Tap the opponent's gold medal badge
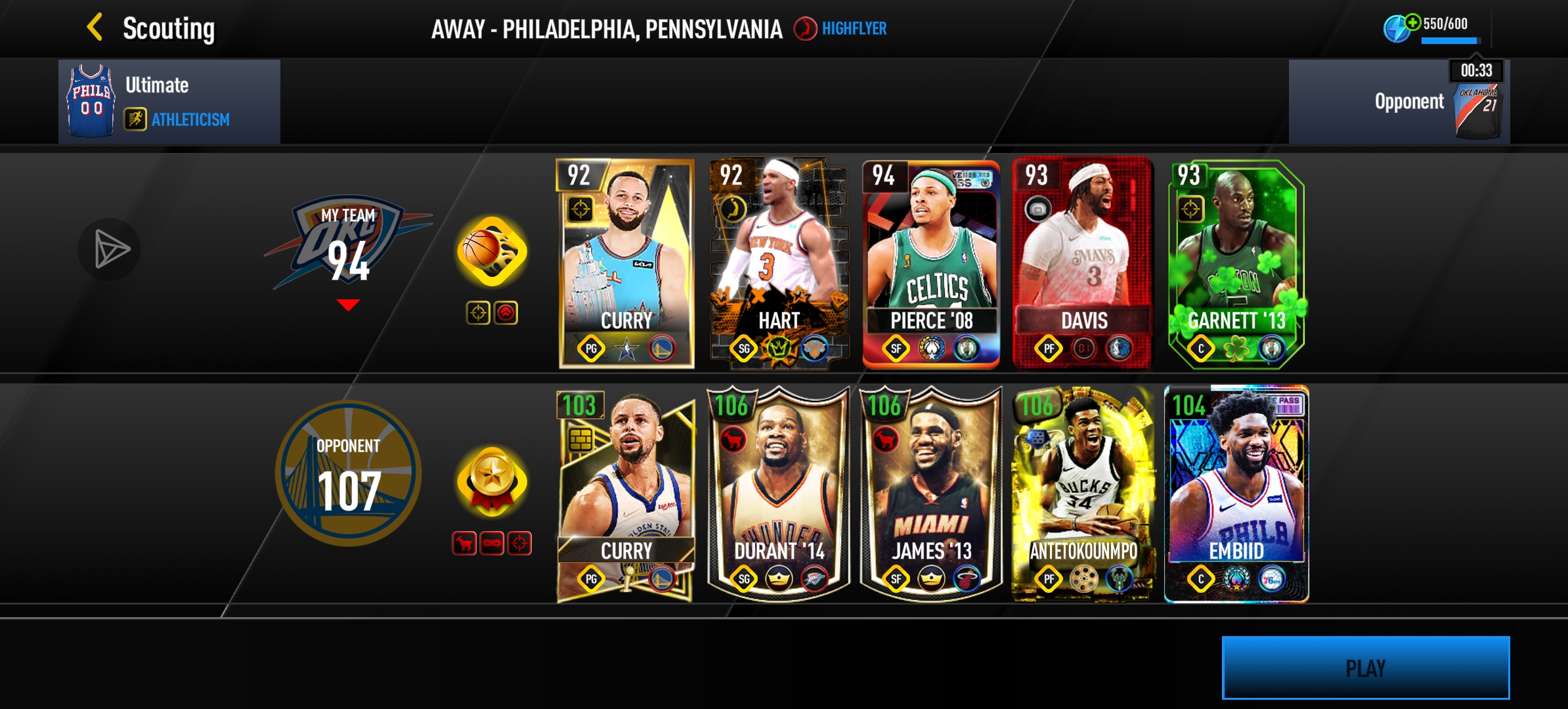The width and height of the screenshot is (1568, 709). click(x=492, y=483)
